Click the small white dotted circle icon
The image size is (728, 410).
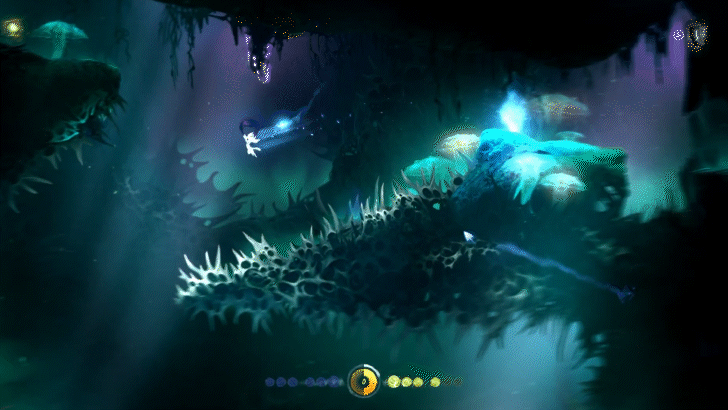(678, 34)
